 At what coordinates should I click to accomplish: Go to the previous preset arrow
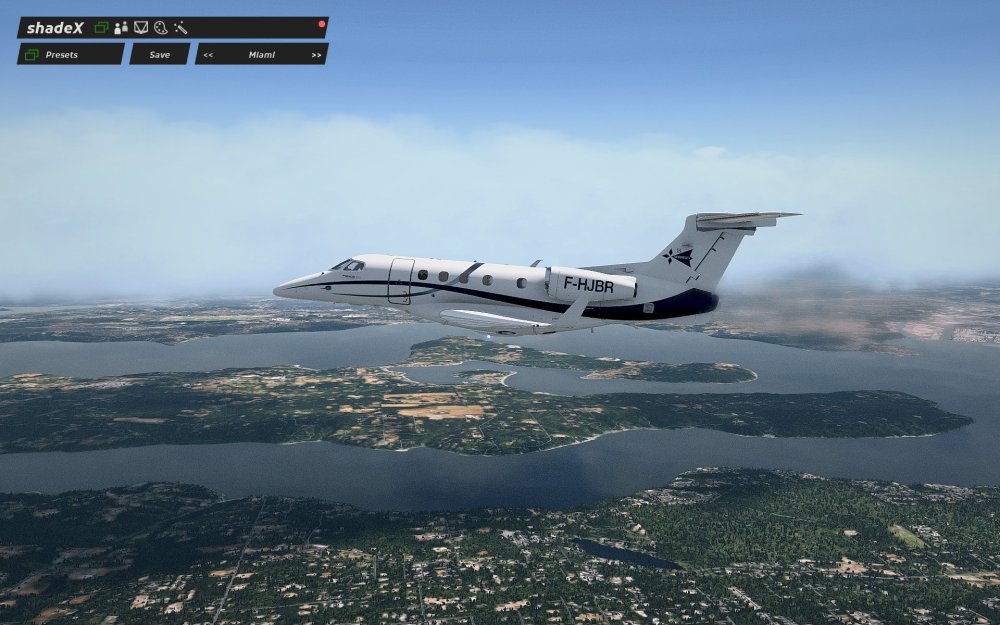point(208,55)
